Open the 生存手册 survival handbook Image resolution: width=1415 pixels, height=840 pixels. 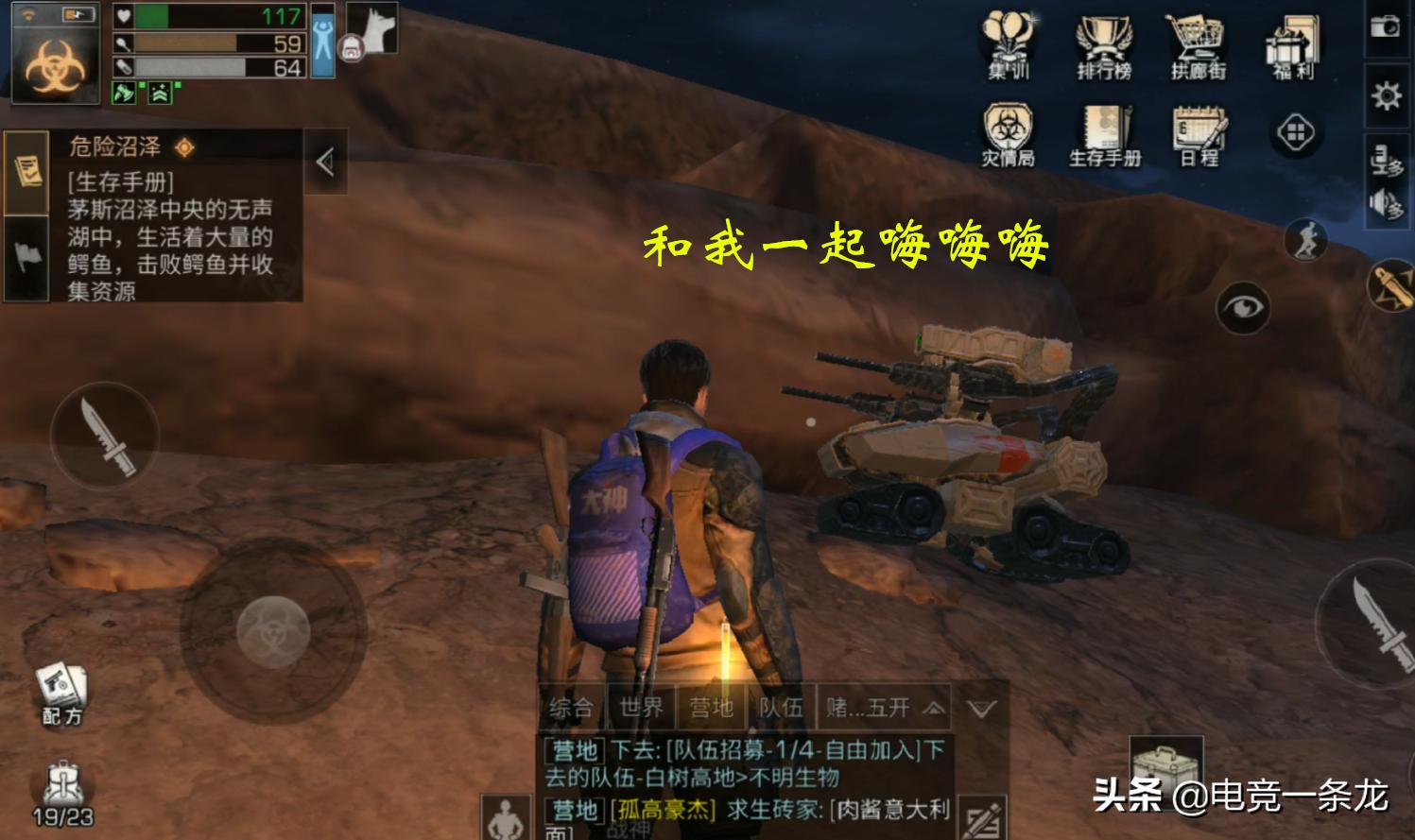(1104, 134)
